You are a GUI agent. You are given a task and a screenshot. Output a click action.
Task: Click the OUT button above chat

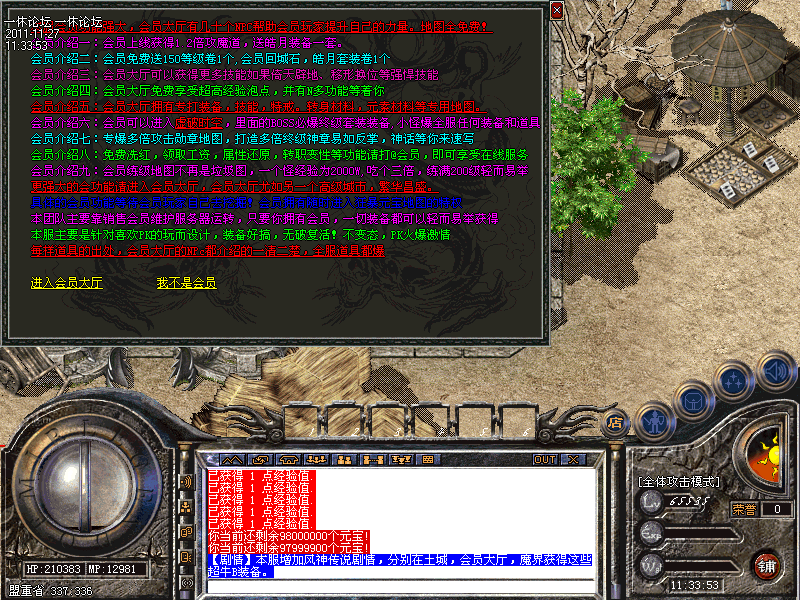point(544,459)
